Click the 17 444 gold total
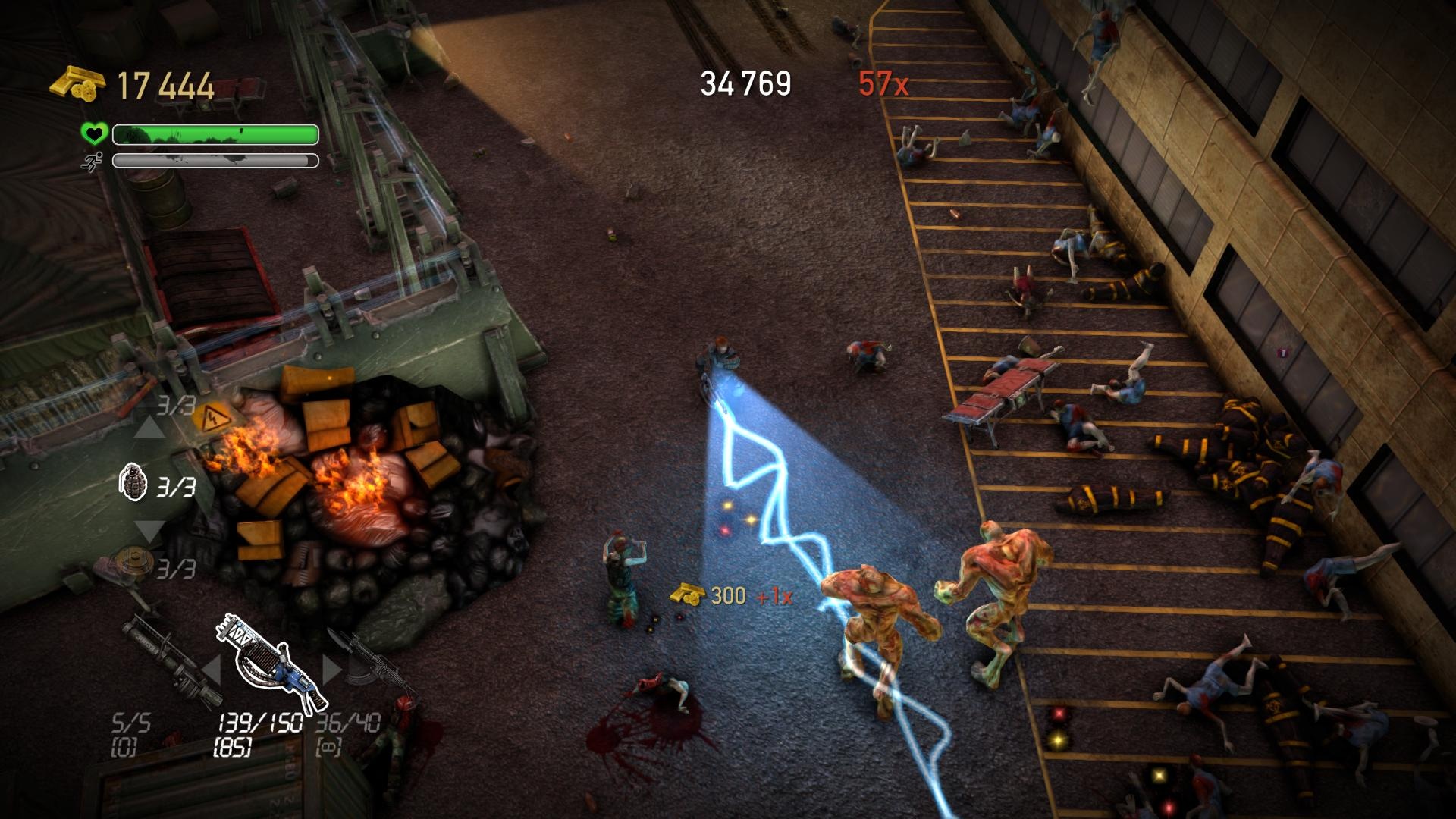 point(162,83)
